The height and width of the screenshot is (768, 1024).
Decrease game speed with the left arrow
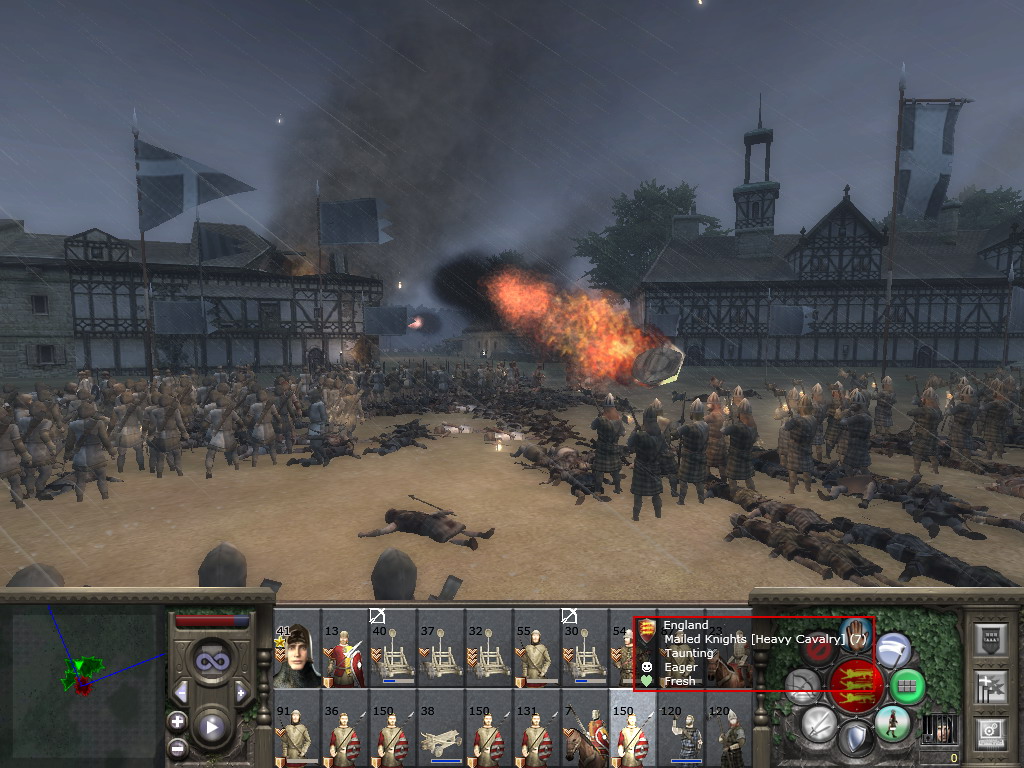tap(181, 692)
